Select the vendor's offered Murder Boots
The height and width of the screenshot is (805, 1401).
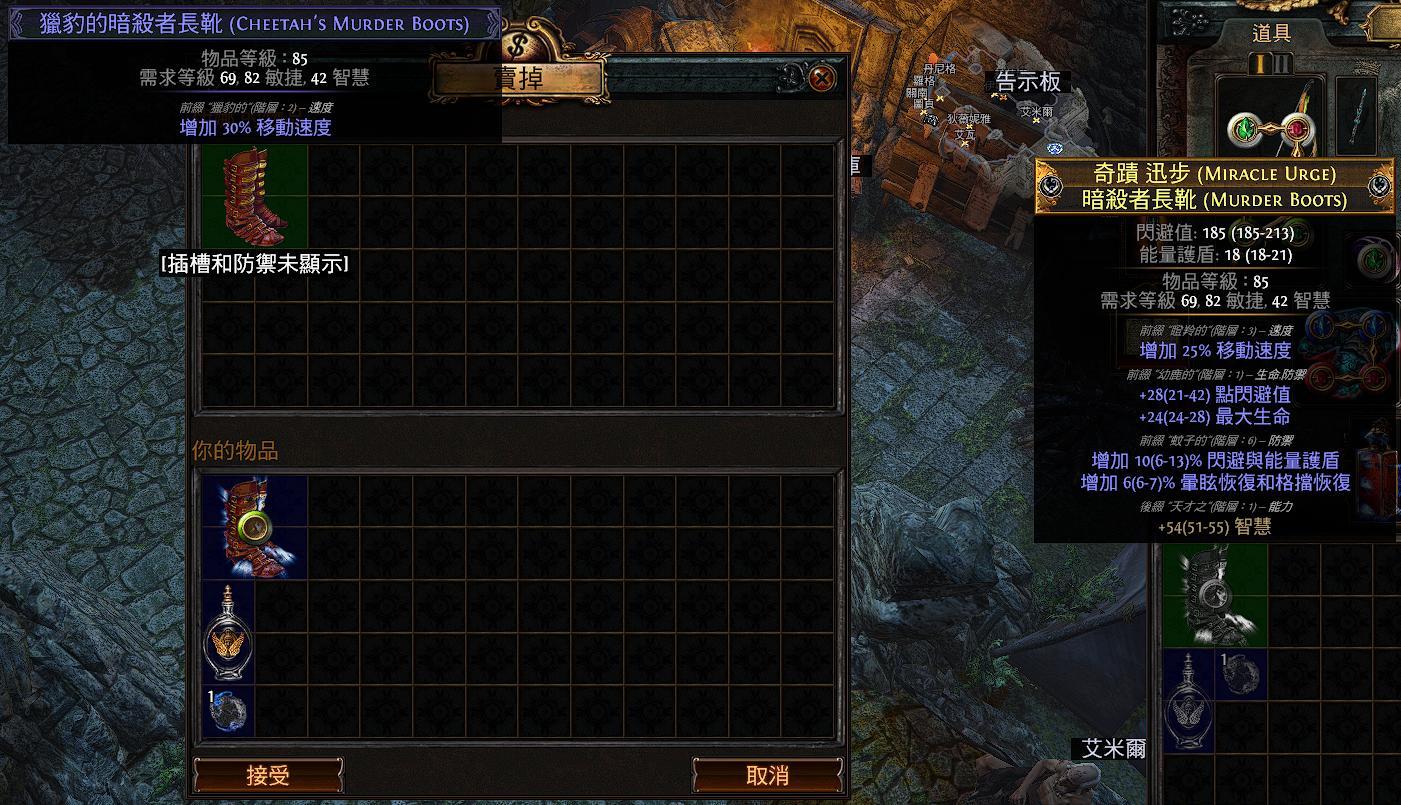tap(255, 196)
